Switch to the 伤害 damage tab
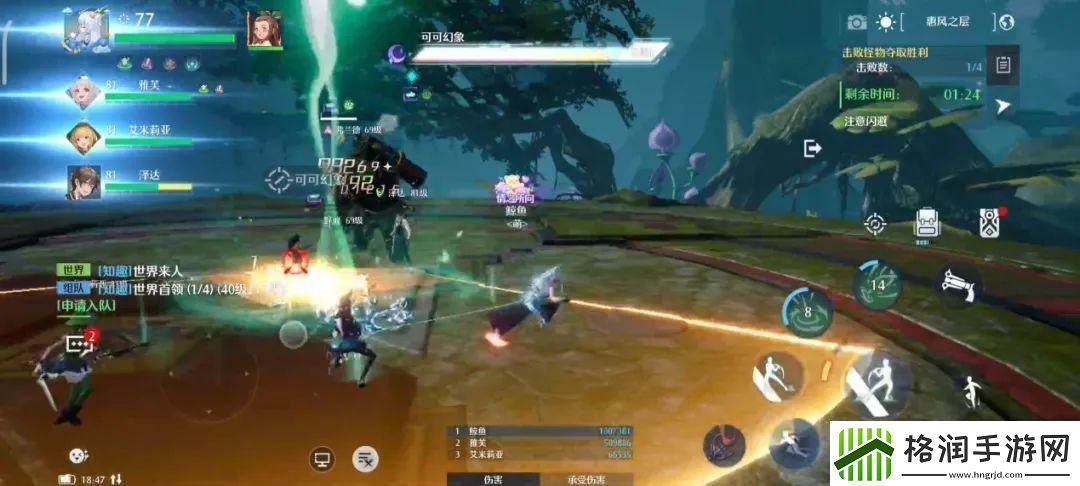The width and height of the screenshot is (1080, 486). [x=494, y=479]
